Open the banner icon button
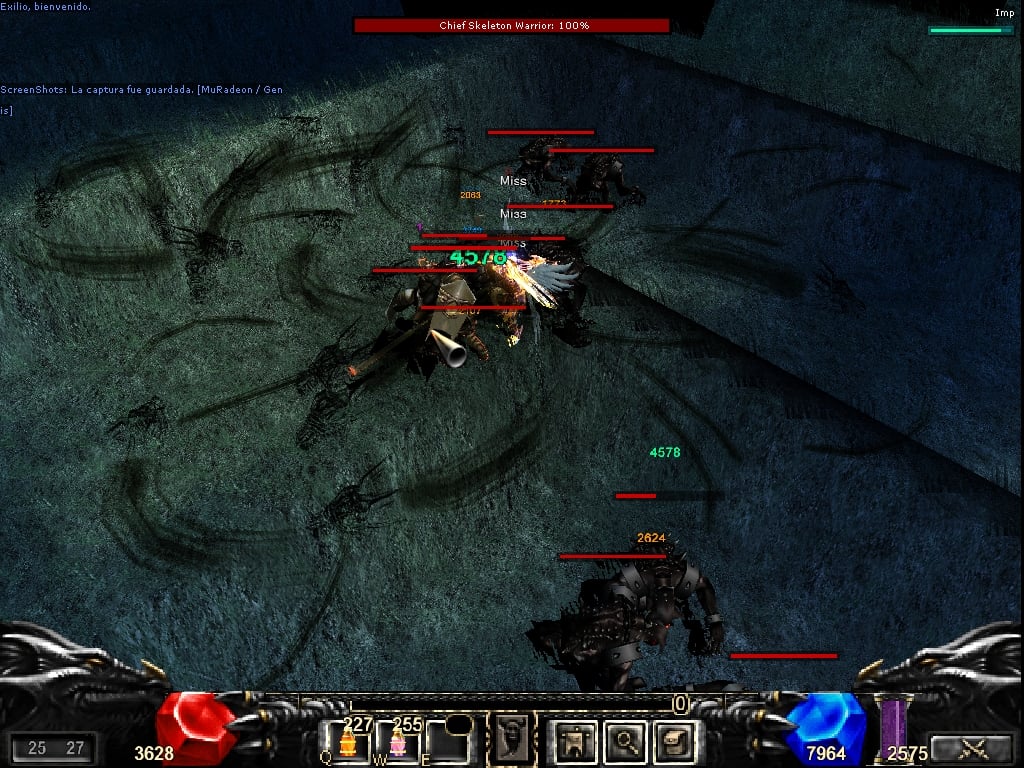The image size is (1024, 768). [576, 741]
